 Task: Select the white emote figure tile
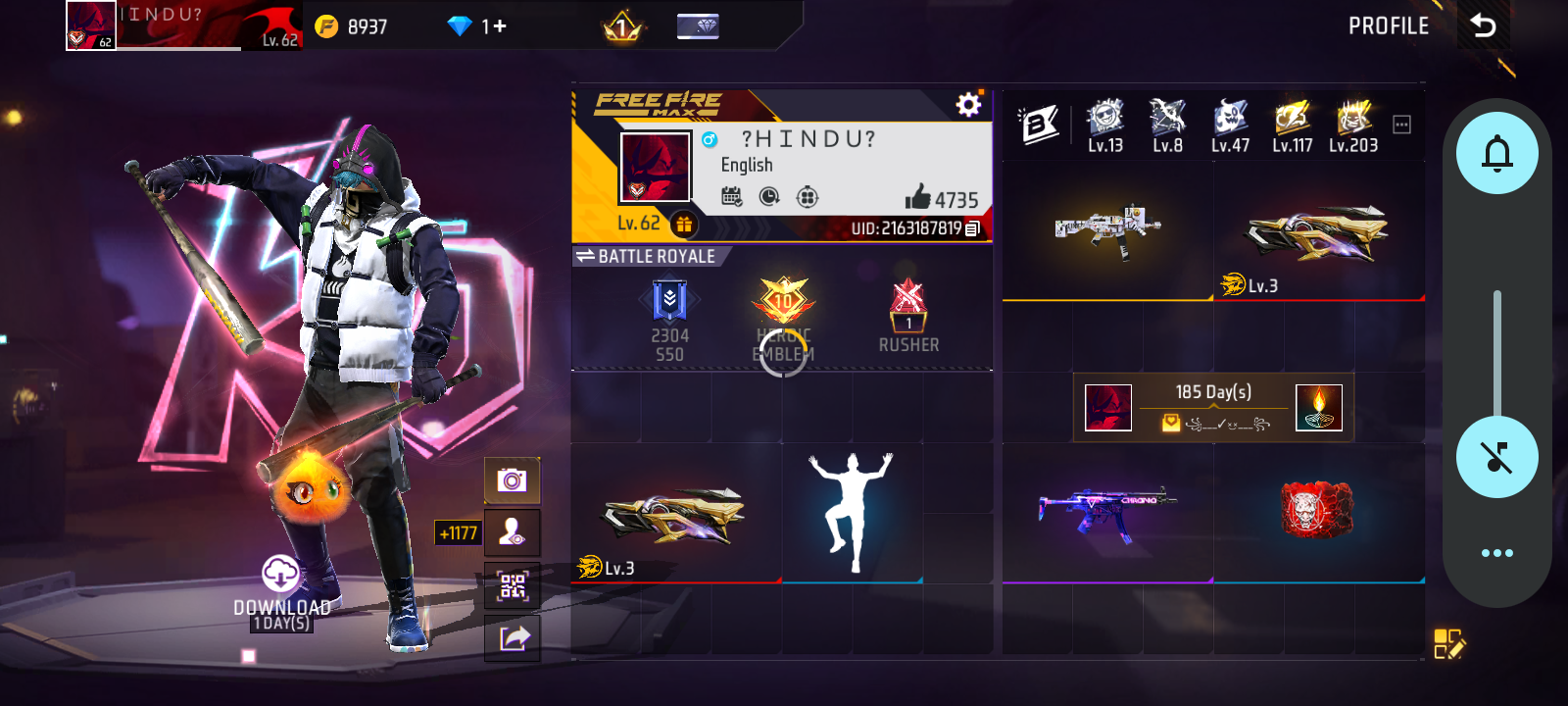pos(852,512)
